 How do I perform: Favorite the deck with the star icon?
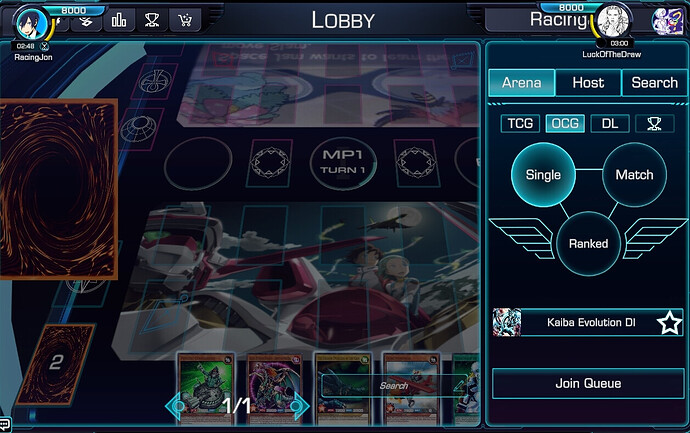click(669, 323)
